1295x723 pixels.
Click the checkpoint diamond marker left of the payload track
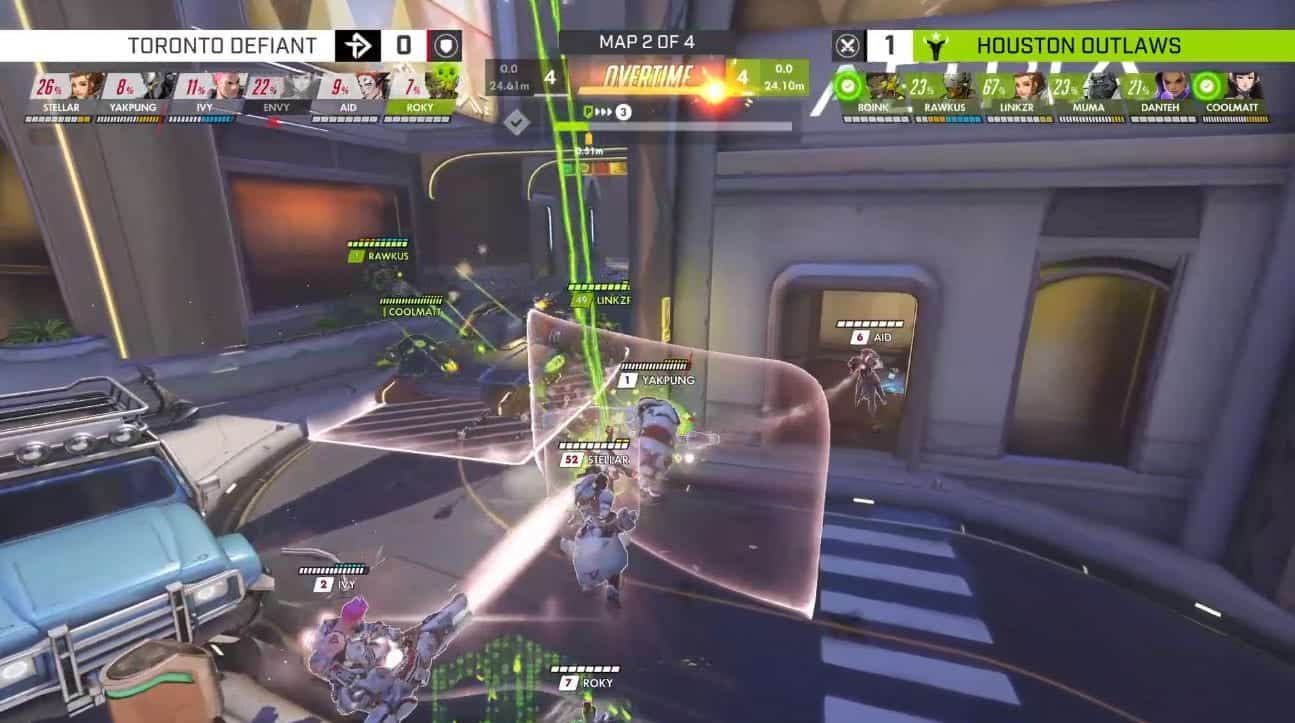click(517, 122)
